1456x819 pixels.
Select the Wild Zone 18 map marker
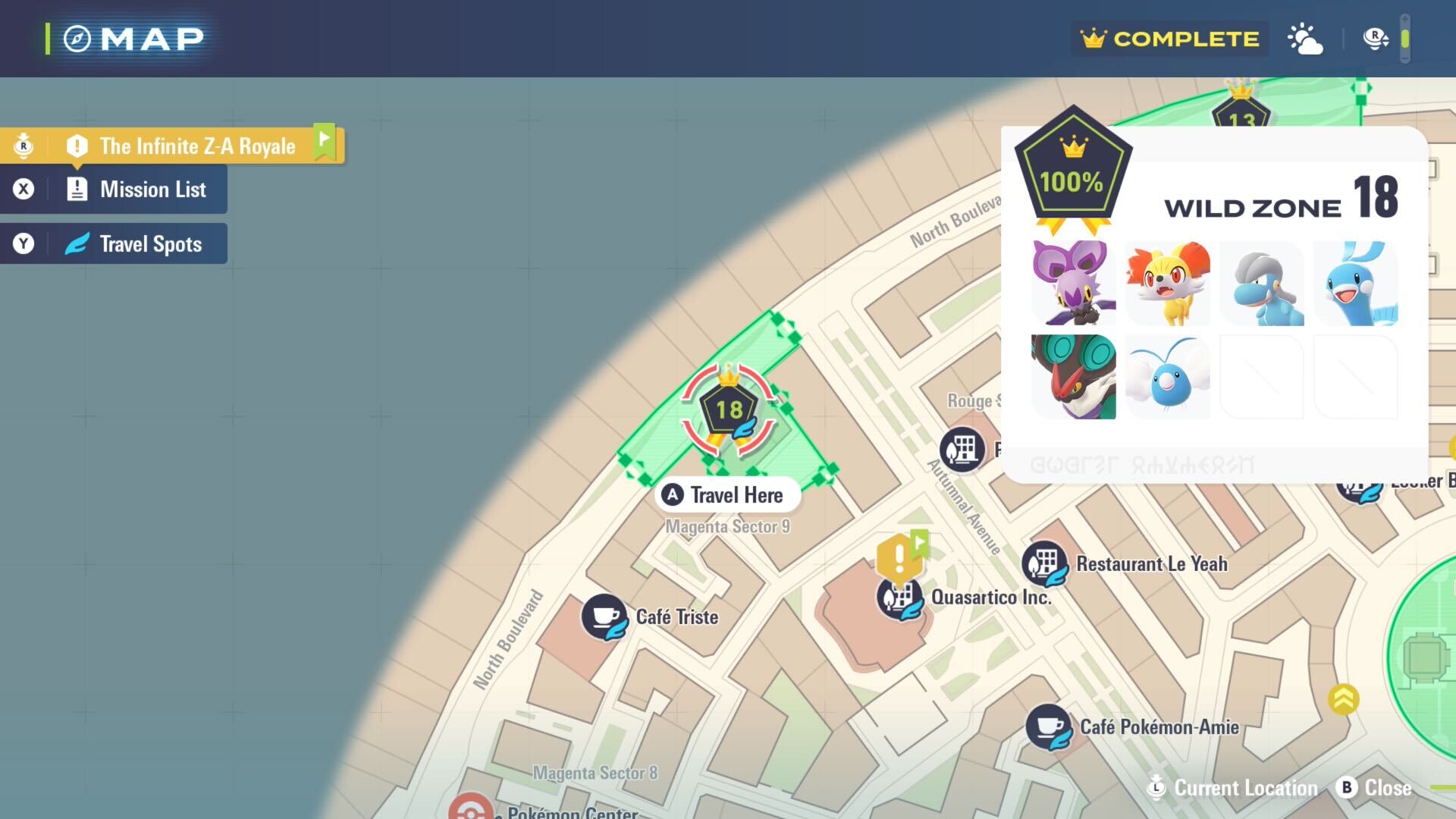(x=729, y=410)
